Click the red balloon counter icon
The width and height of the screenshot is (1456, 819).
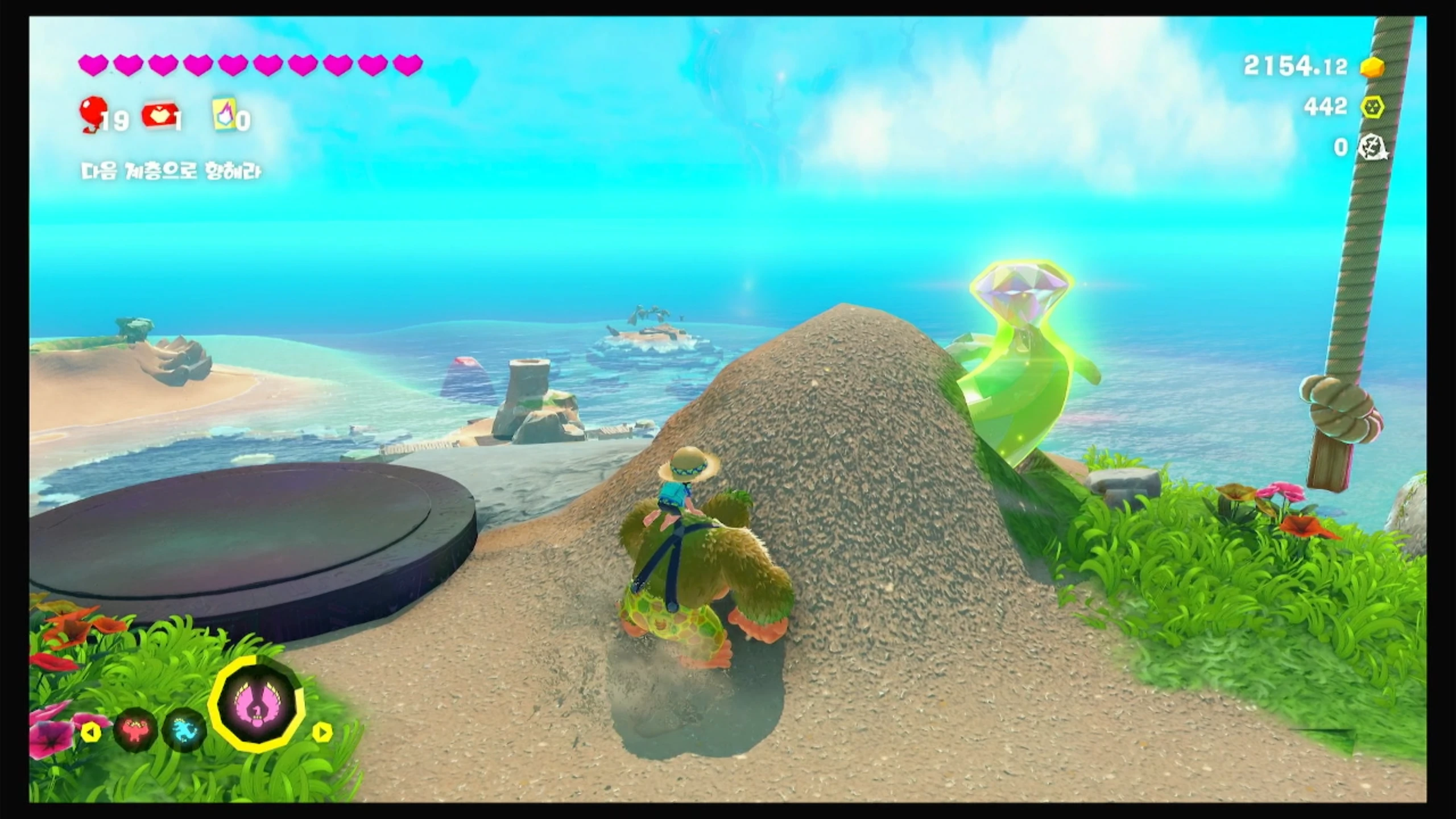pos(91,114)
